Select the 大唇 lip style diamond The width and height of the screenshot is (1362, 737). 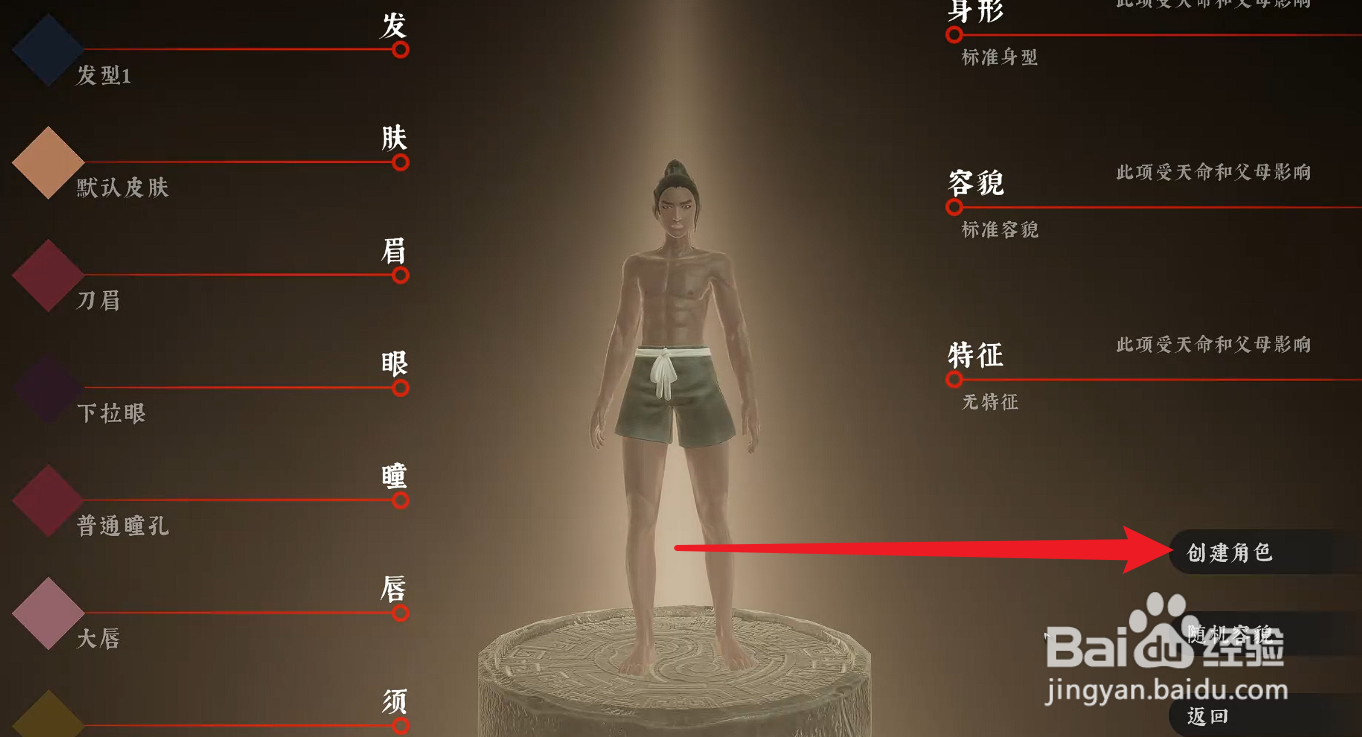(x=46, y=611)
